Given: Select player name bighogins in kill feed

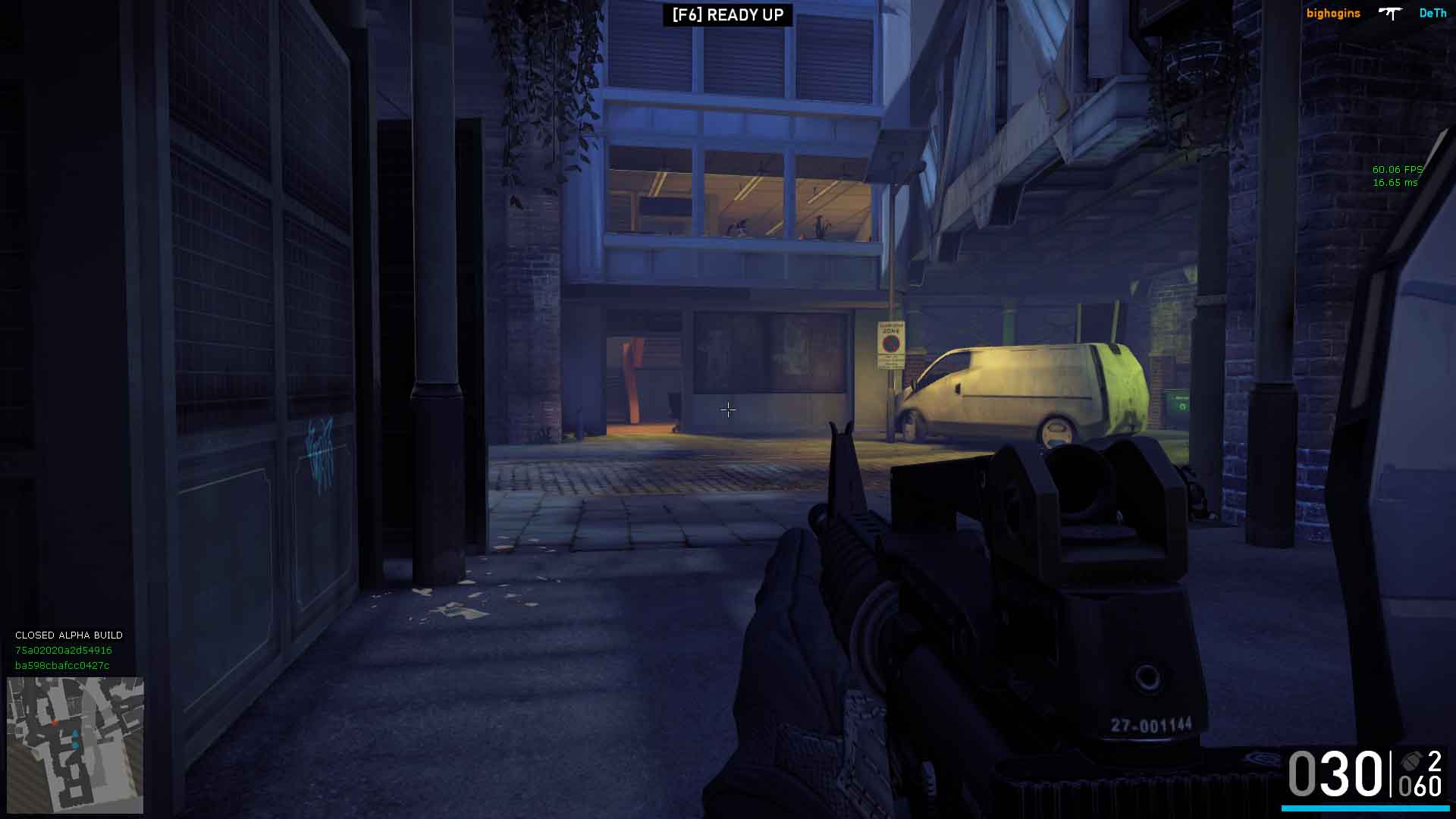Looking at the screenshot, I should pos(1332,14).
